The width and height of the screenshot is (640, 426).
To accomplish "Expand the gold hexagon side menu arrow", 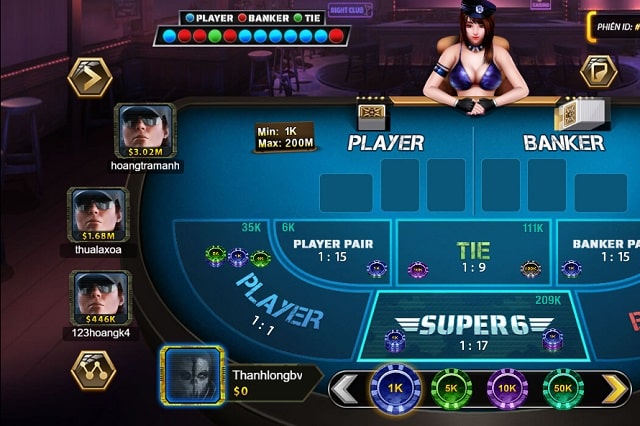I will coord(88,76).
